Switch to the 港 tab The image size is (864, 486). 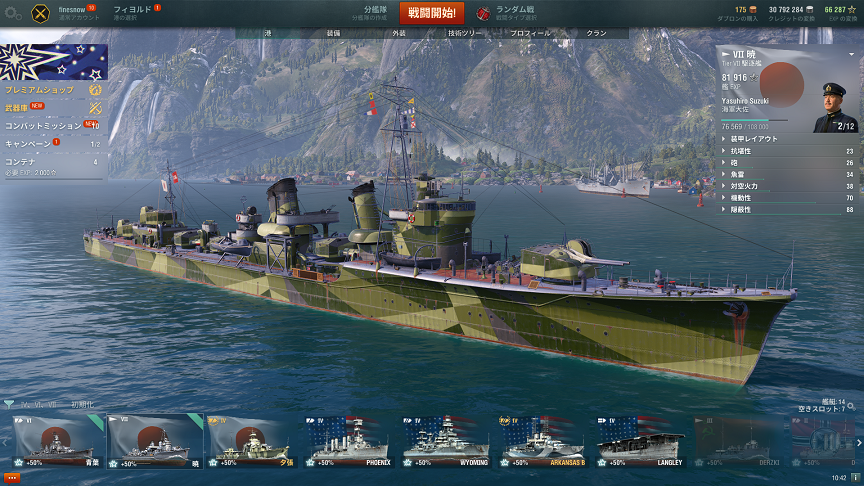268,33
